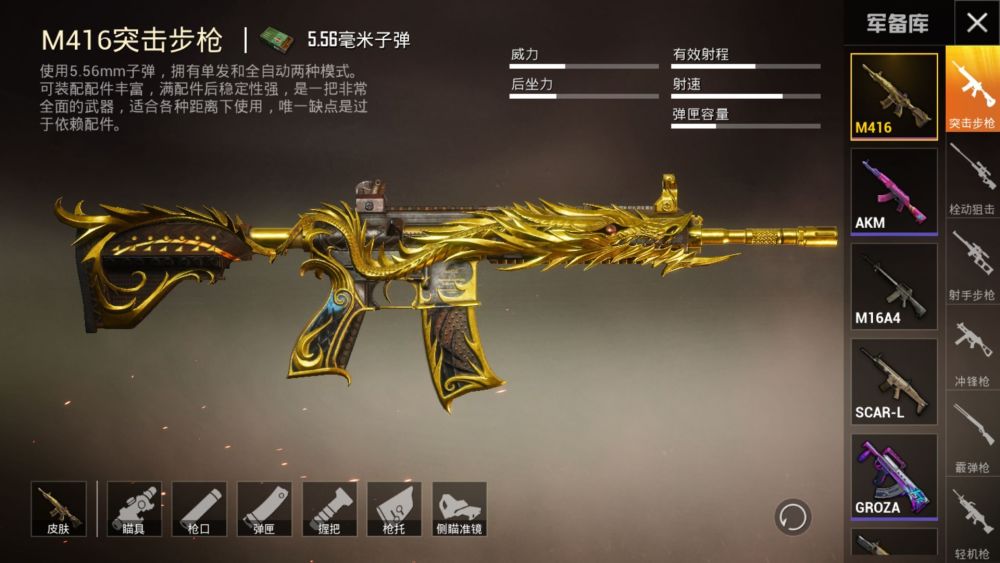Screen dimensions: 1000x563
Task: Open the 皮肤 skin slot
Action: (58, 508)
